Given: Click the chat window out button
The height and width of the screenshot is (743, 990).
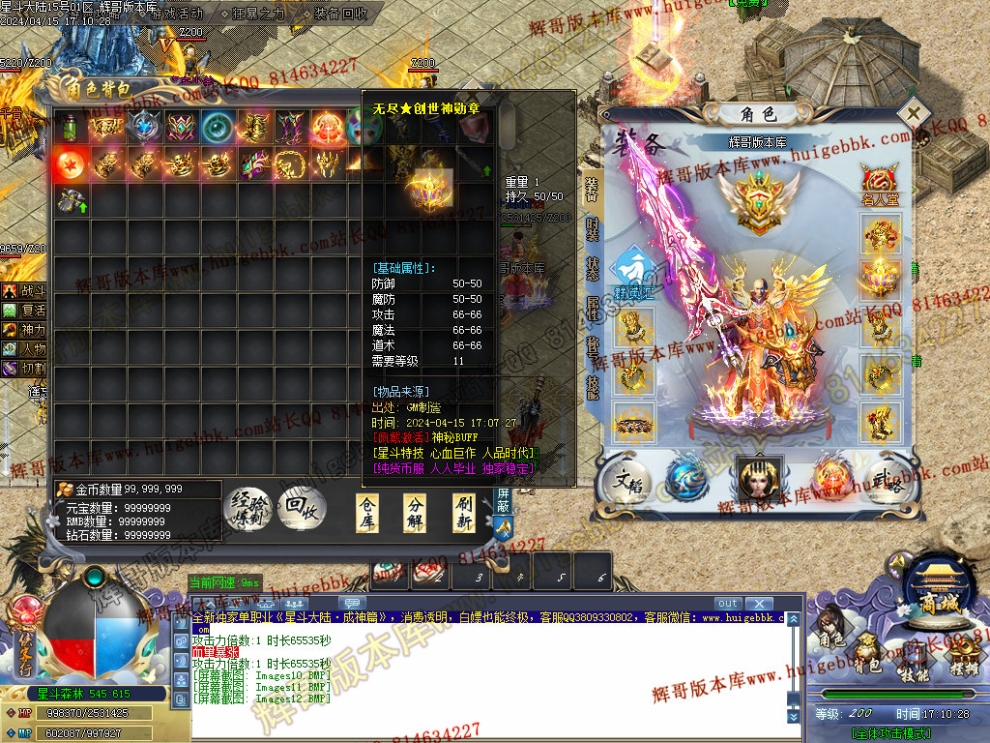Looking at the screenshot, I should tap(728, 603).
